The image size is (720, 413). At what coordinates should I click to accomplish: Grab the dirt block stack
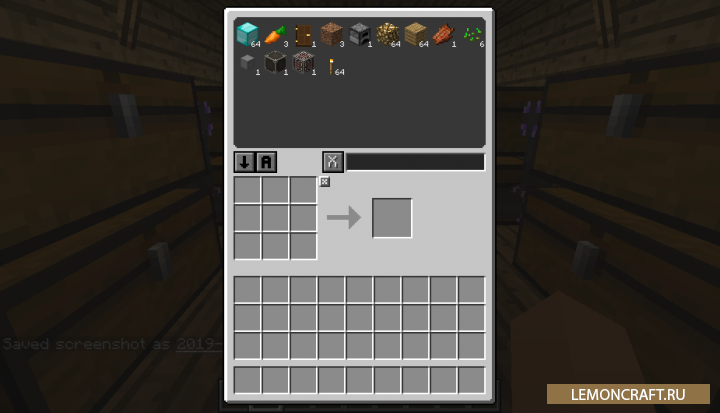pyautogui.click(x=330, y=35)
